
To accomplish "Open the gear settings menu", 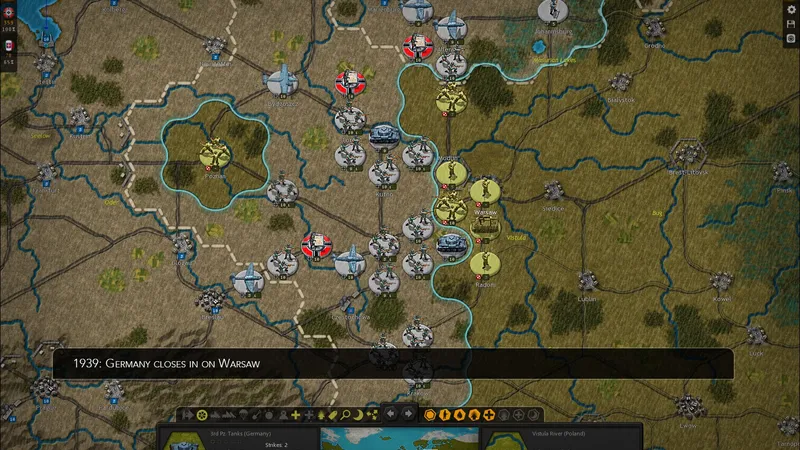I will 791,9.
